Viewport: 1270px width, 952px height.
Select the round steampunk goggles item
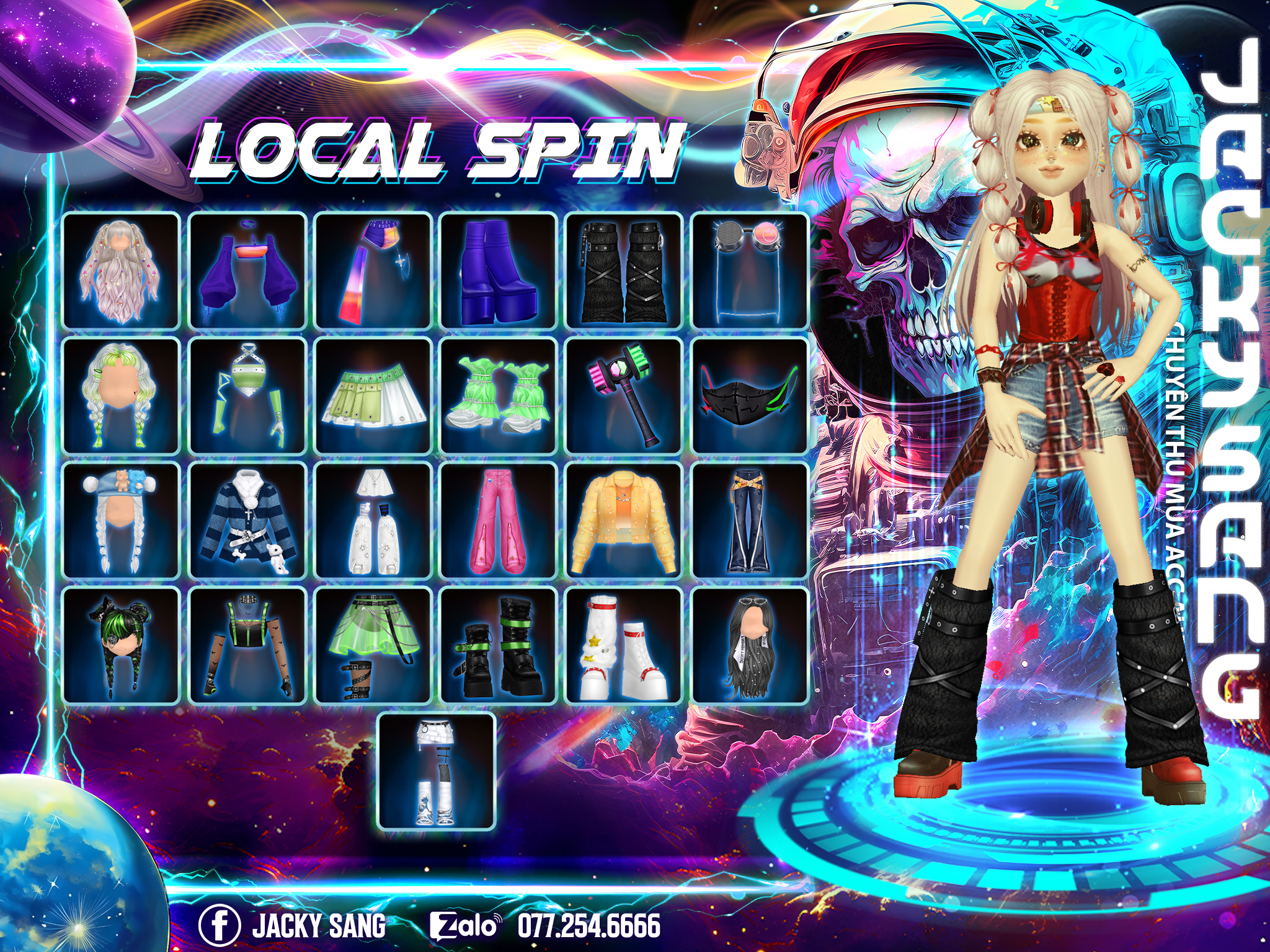tap(750, 270)
